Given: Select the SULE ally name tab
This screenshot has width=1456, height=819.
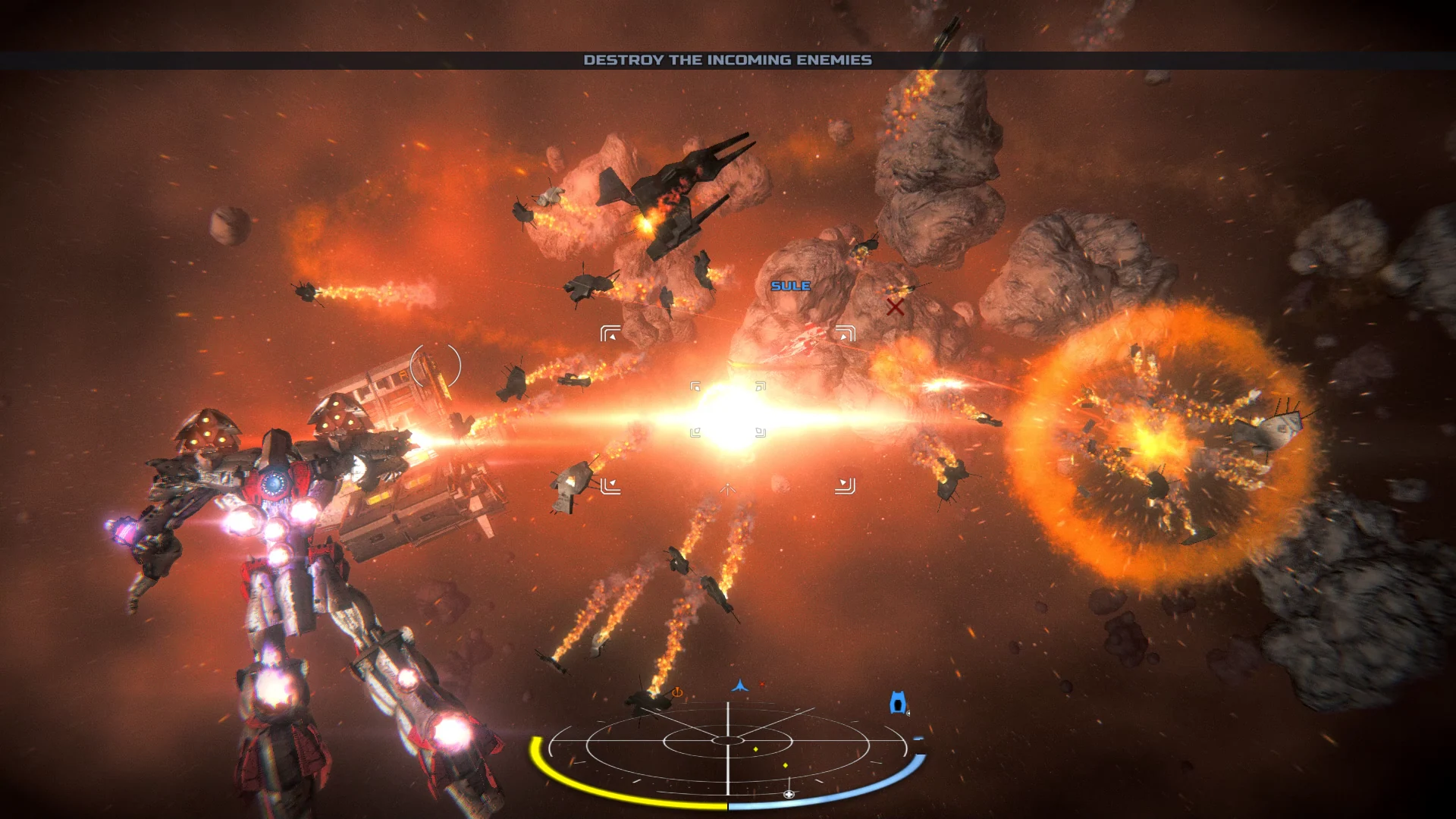Looking at the screenshot, I should point(790,286).
